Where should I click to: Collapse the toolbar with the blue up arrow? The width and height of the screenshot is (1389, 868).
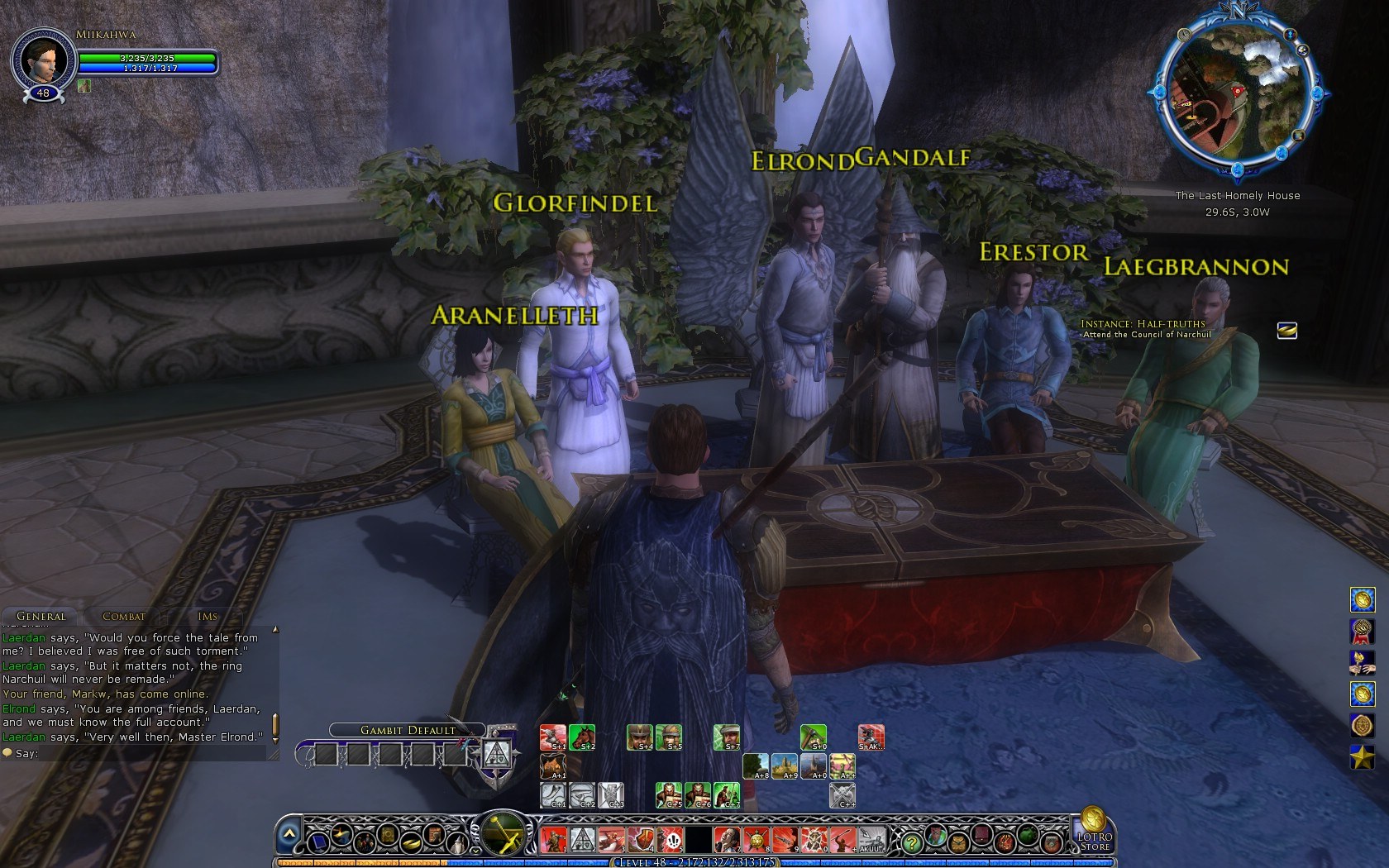289,832
